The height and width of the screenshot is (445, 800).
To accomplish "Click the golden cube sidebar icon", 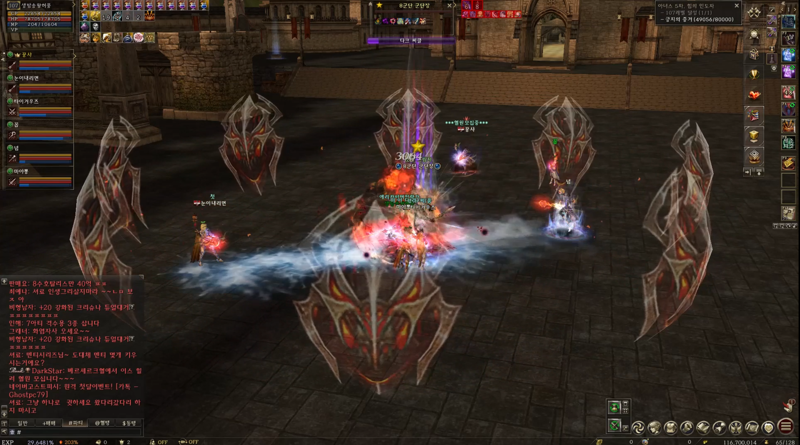I will click(754, 136).
